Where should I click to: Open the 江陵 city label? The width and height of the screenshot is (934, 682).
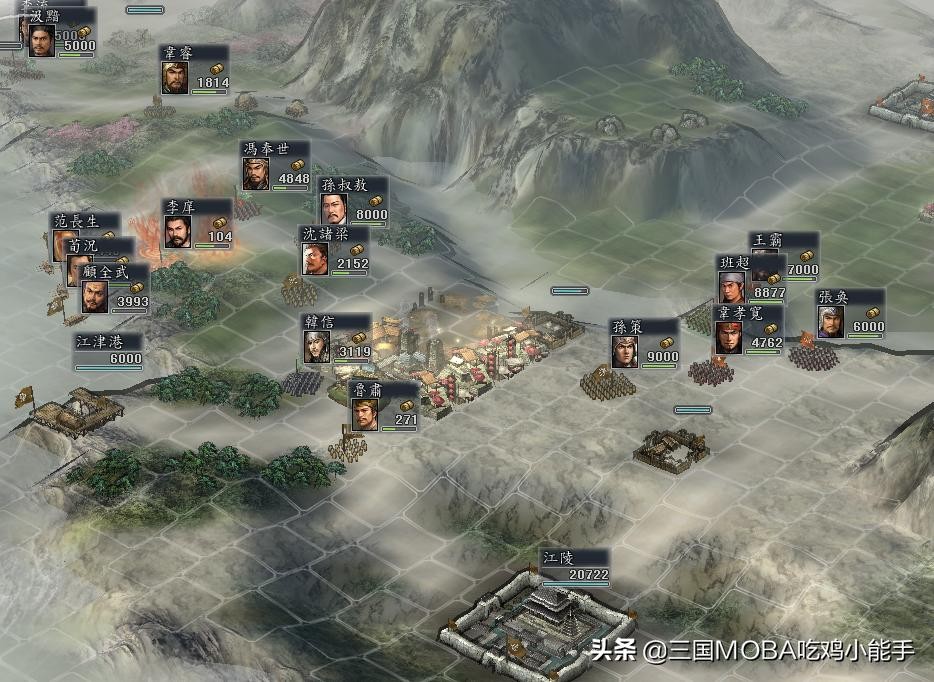click(573, 566)
